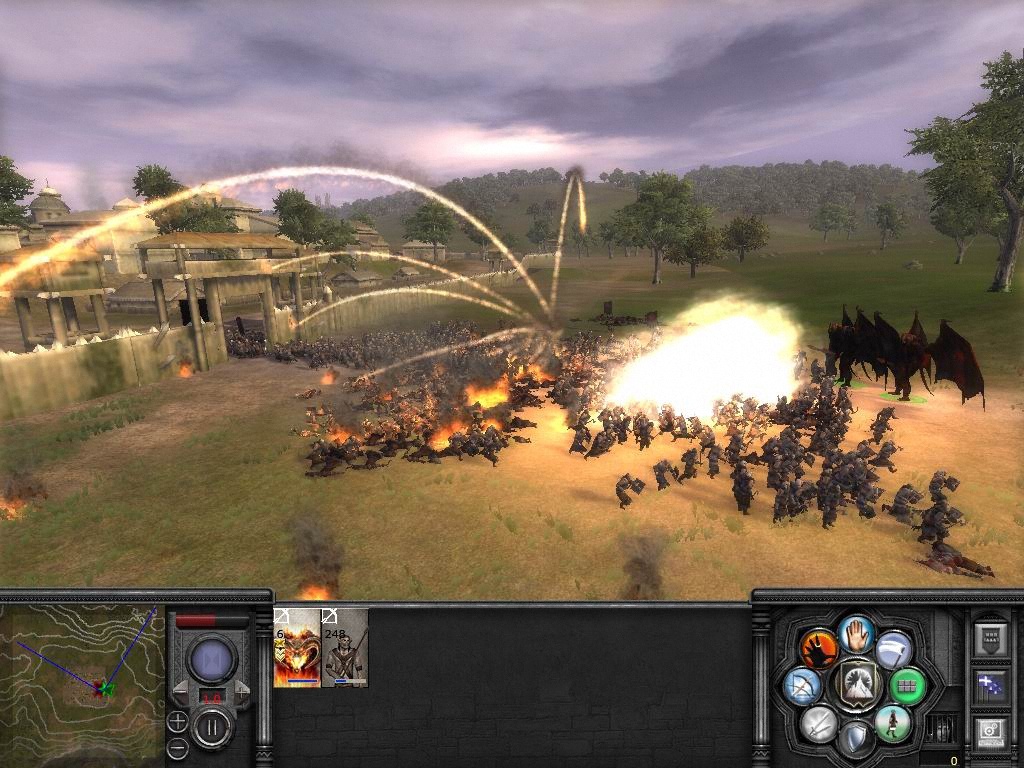Pause the battle
1024x768 pixels.
[212, 726]
